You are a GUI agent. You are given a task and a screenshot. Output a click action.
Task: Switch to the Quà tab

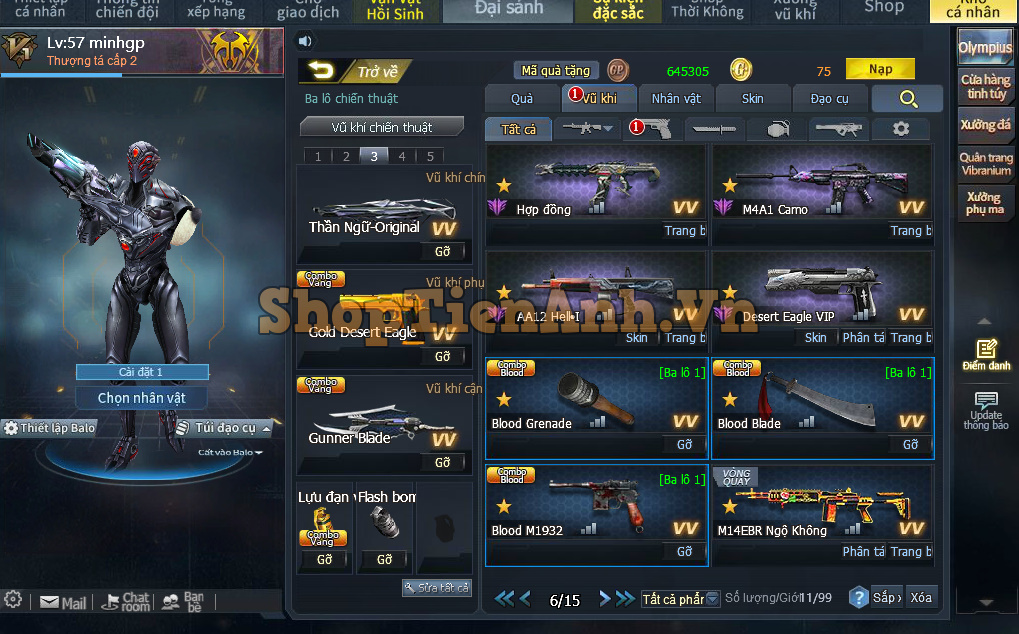pos(522,98)
